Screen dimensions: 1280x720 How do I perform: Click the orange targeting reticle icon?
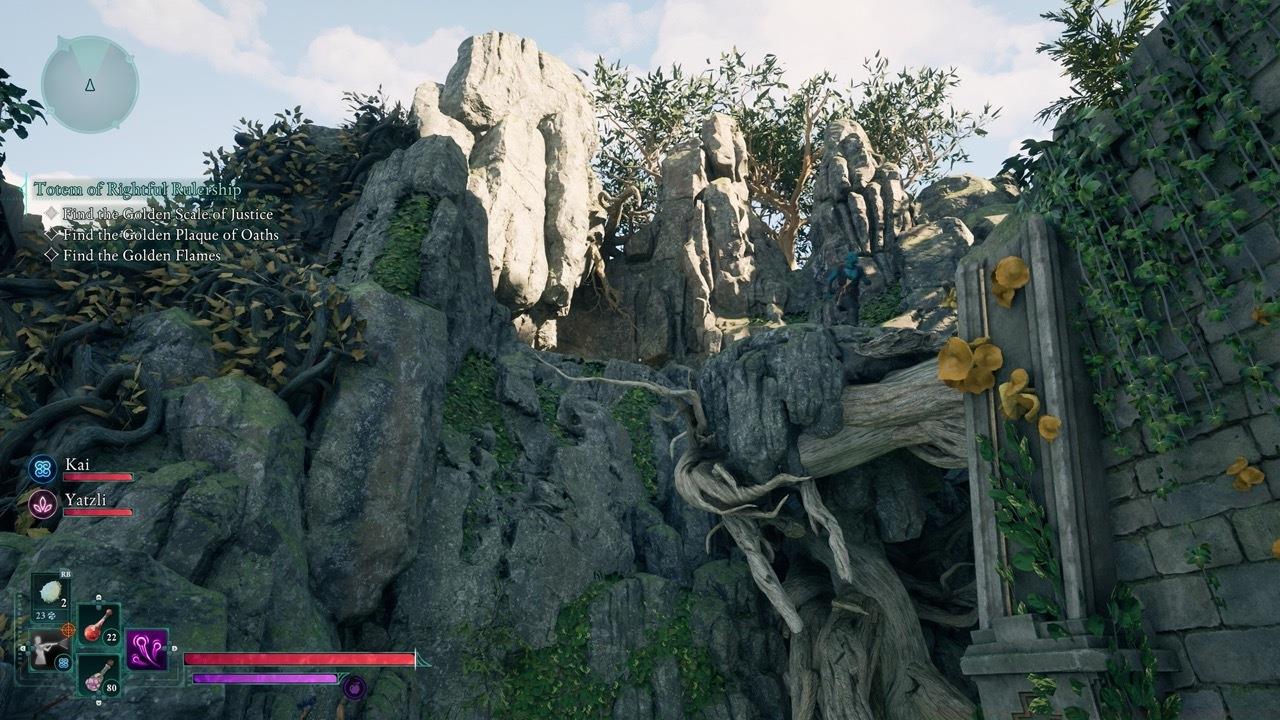67,630
